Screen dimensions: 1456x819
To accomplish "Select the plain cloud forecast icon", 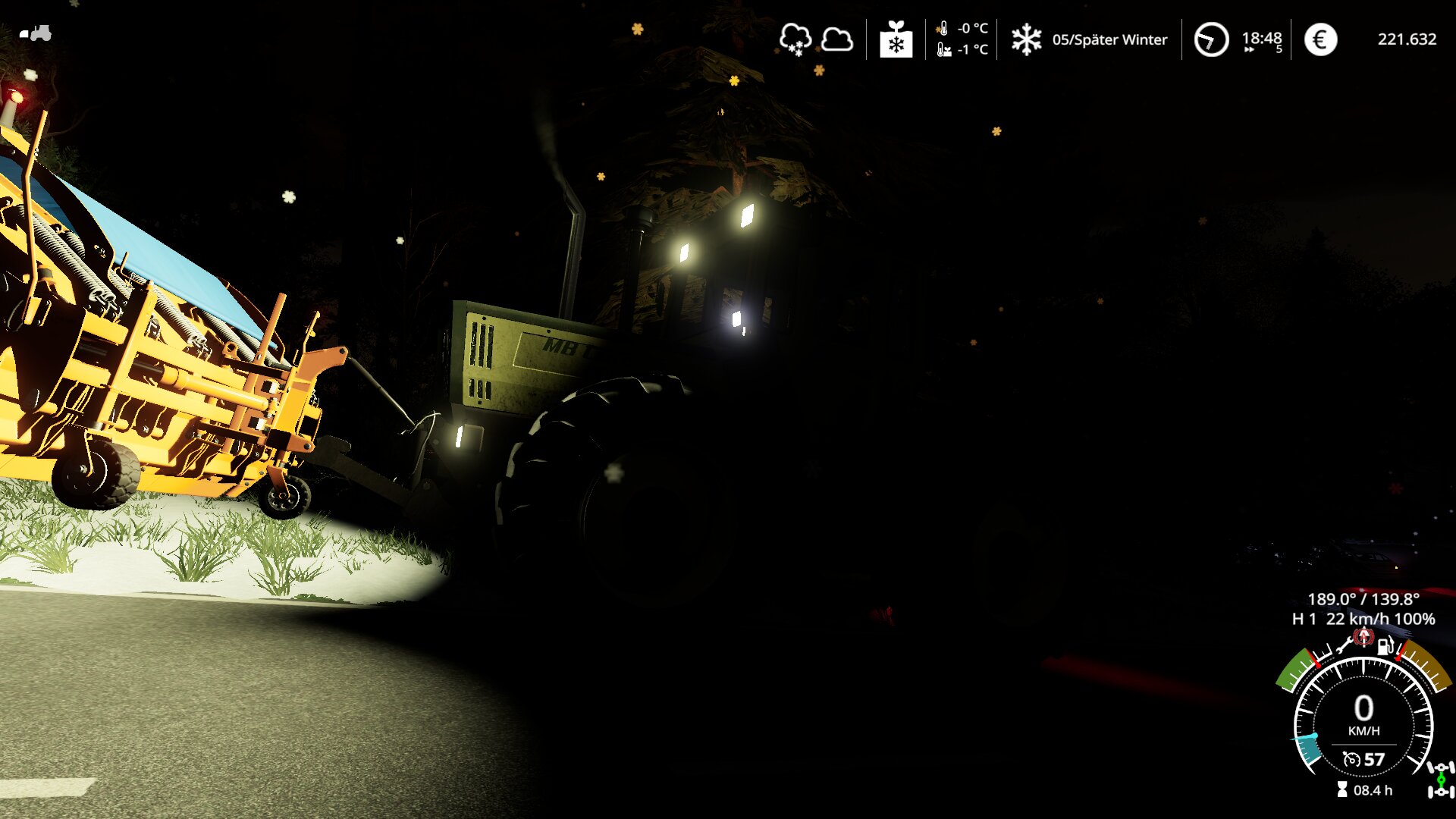I will [837, 39].
